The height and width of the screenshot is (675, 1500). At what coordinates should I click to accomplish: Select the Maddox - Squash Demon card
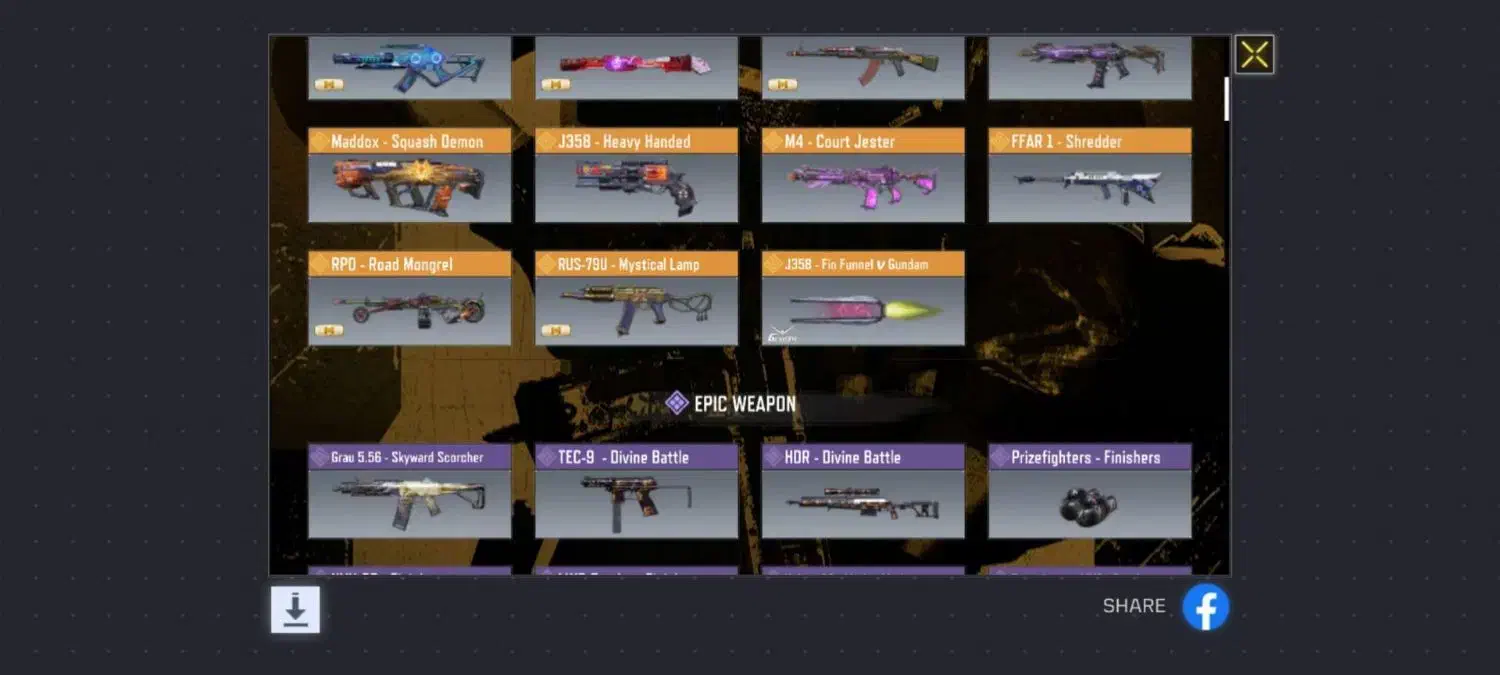(x=409, y=176)
